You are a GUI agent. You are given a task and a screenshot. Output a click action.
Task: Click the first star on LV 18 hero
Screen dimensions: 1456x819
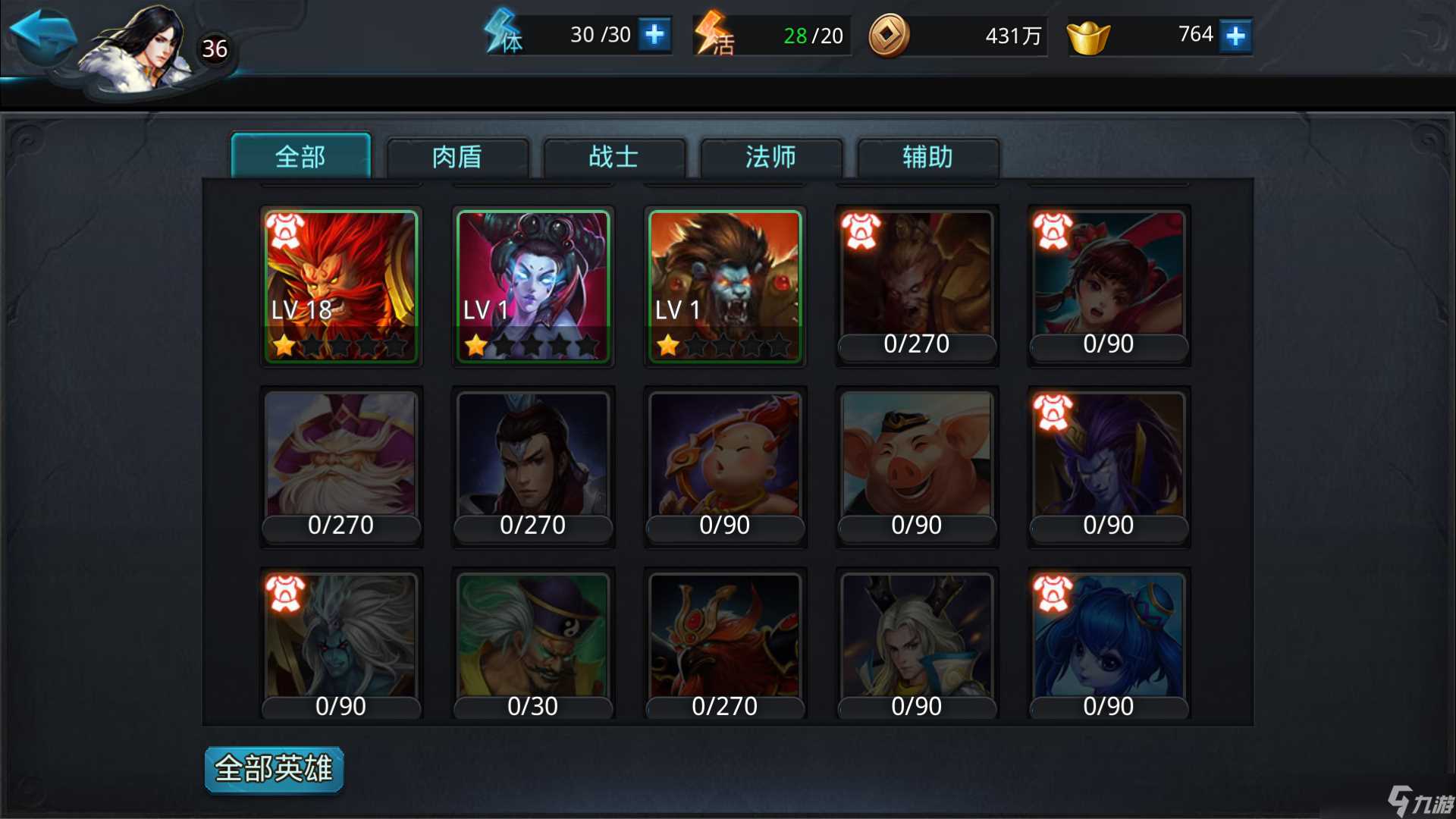pyautogui.click(x=285, y=345)
